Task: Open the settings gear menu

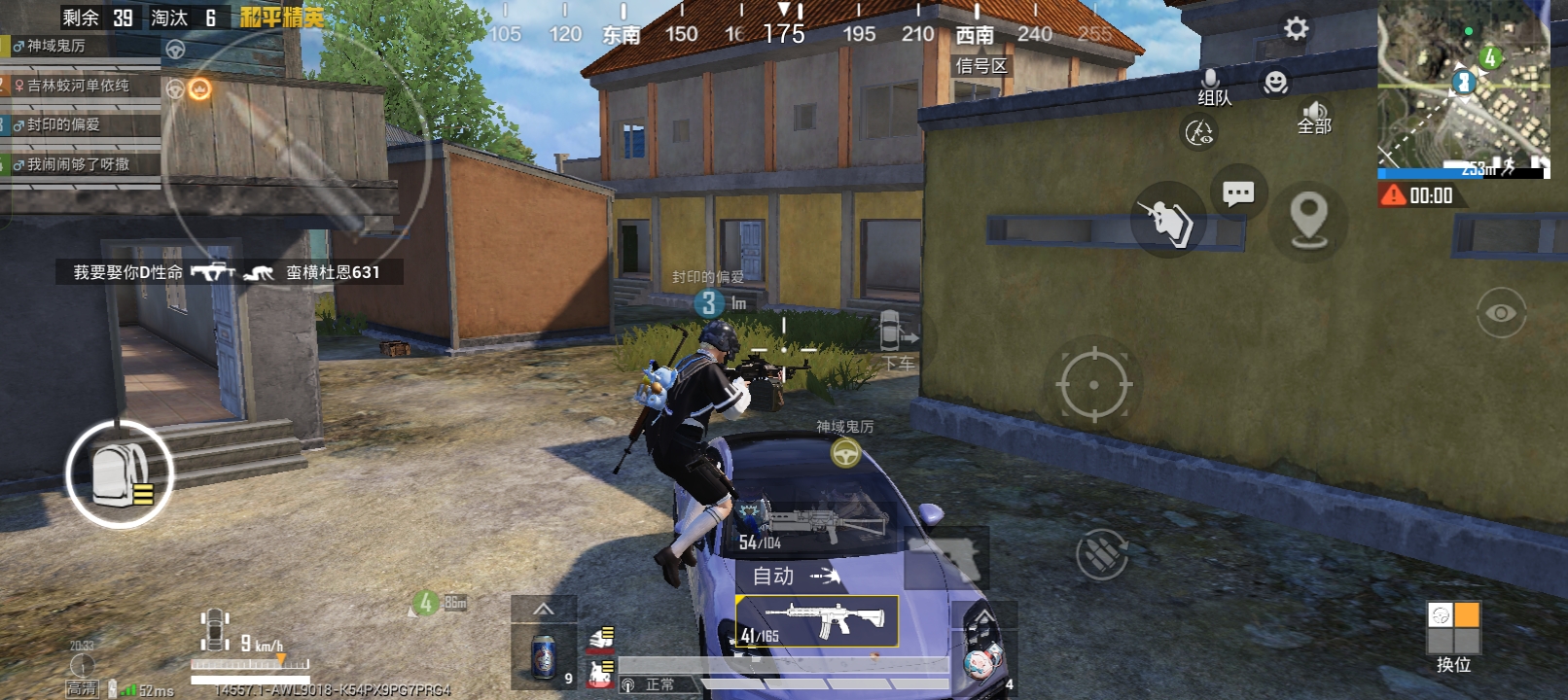Action: (x=1296, y=28)
